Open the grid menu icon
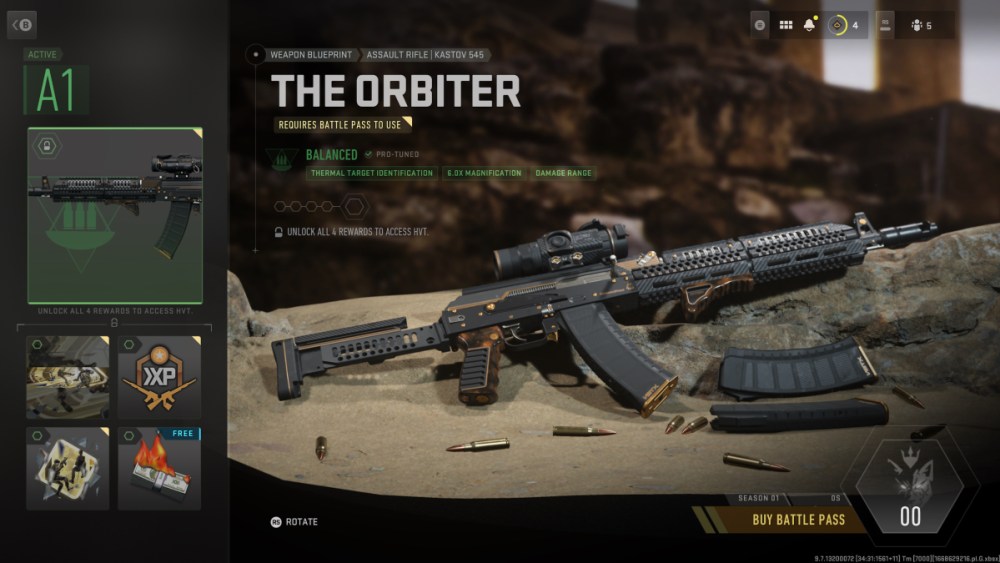 (x=786, y=25)
